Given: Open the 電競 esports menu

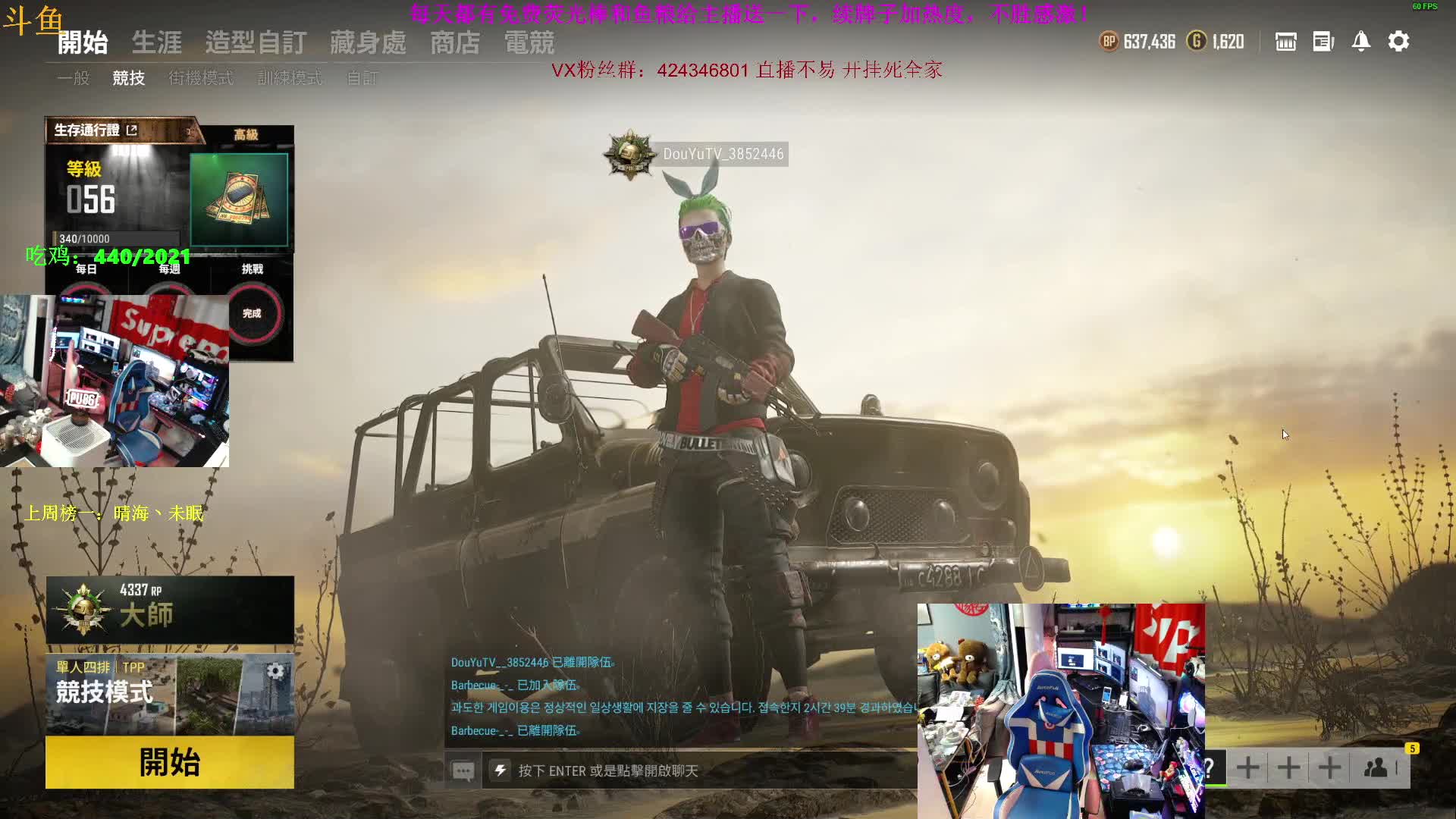Looking at the screenshot, I should (x=529, y=42).
